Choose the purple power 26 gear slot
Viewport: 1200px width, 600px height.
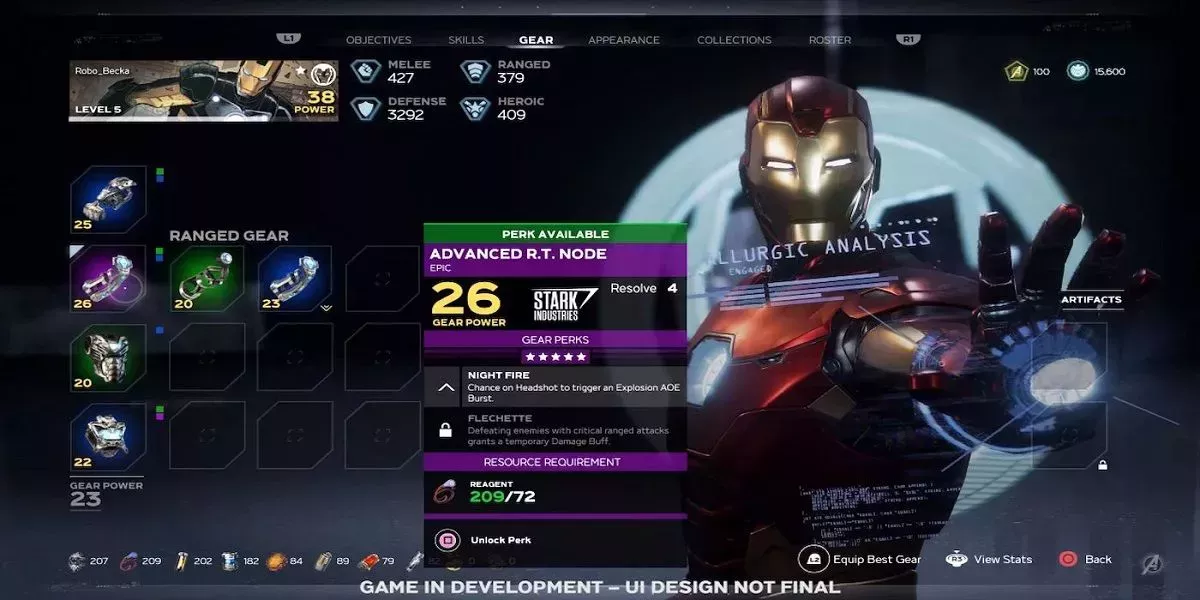click(x=108, y=278)
